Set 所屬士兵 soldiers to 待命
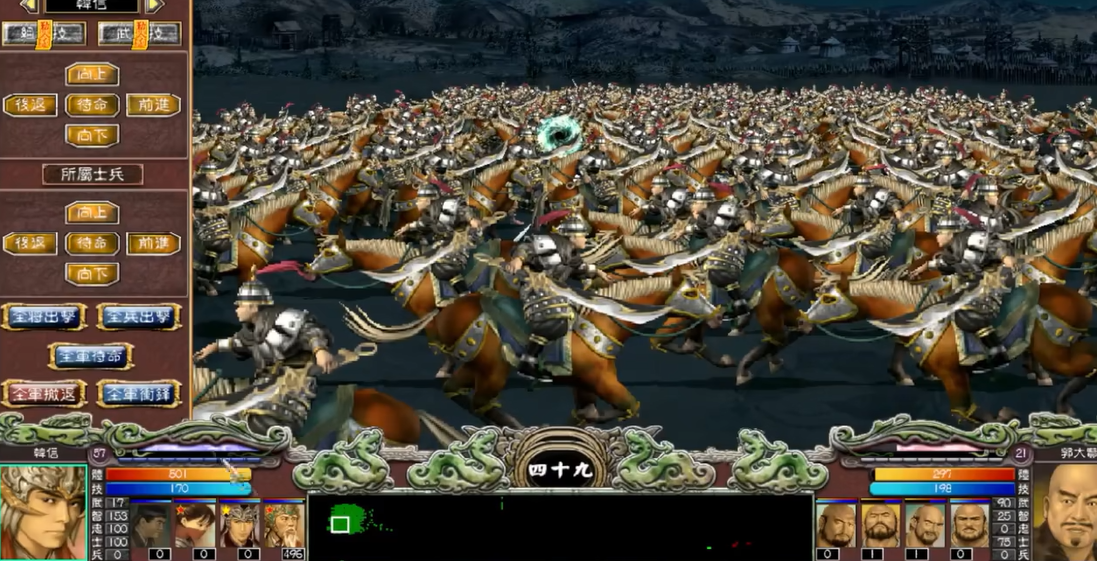The height and width of the screenshot is (561, 1097). (92, 244)
